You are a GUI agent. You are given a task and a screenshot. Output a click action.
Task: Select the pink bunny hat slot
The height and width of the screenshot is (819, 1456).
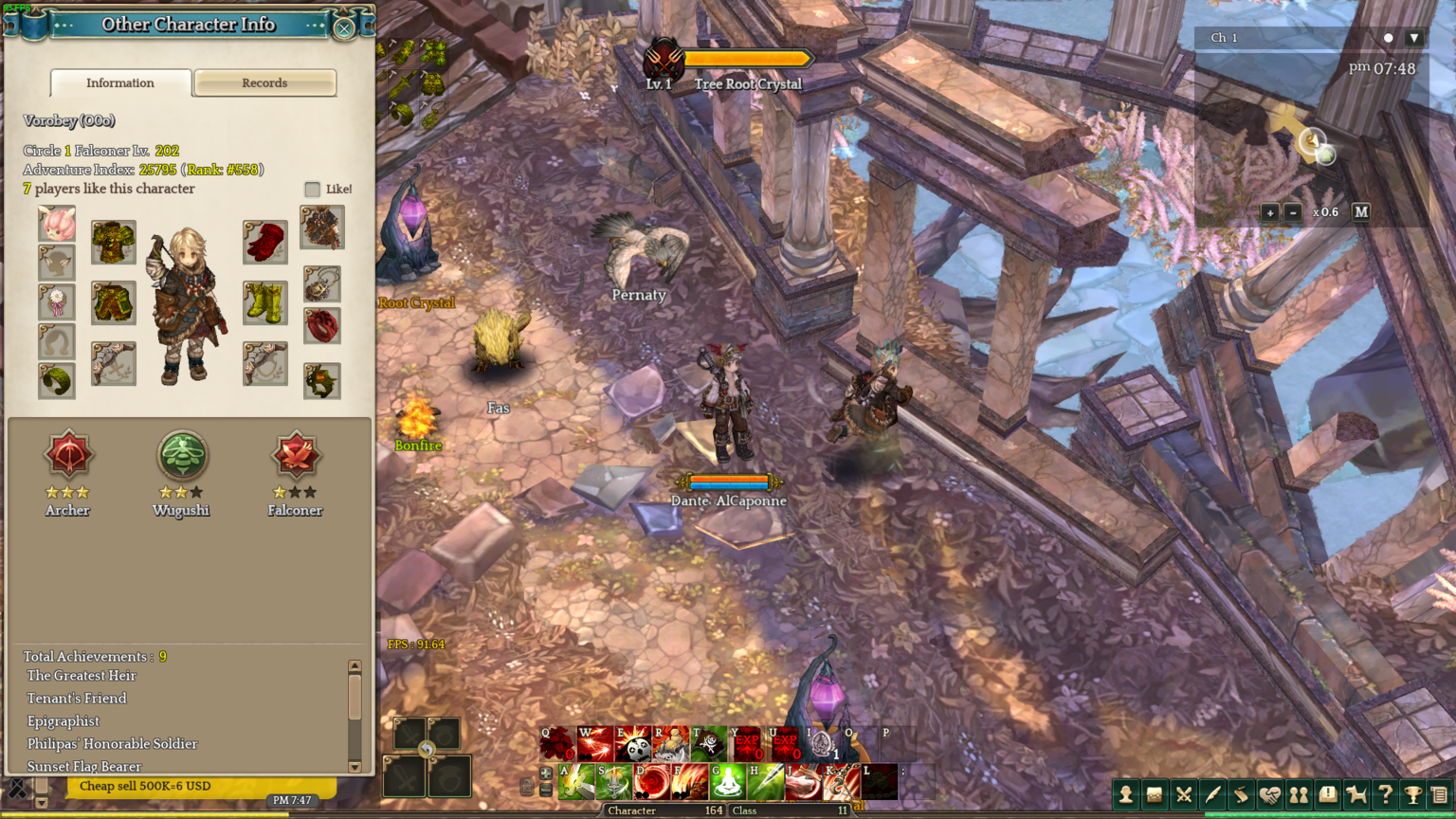coord(57,224)
